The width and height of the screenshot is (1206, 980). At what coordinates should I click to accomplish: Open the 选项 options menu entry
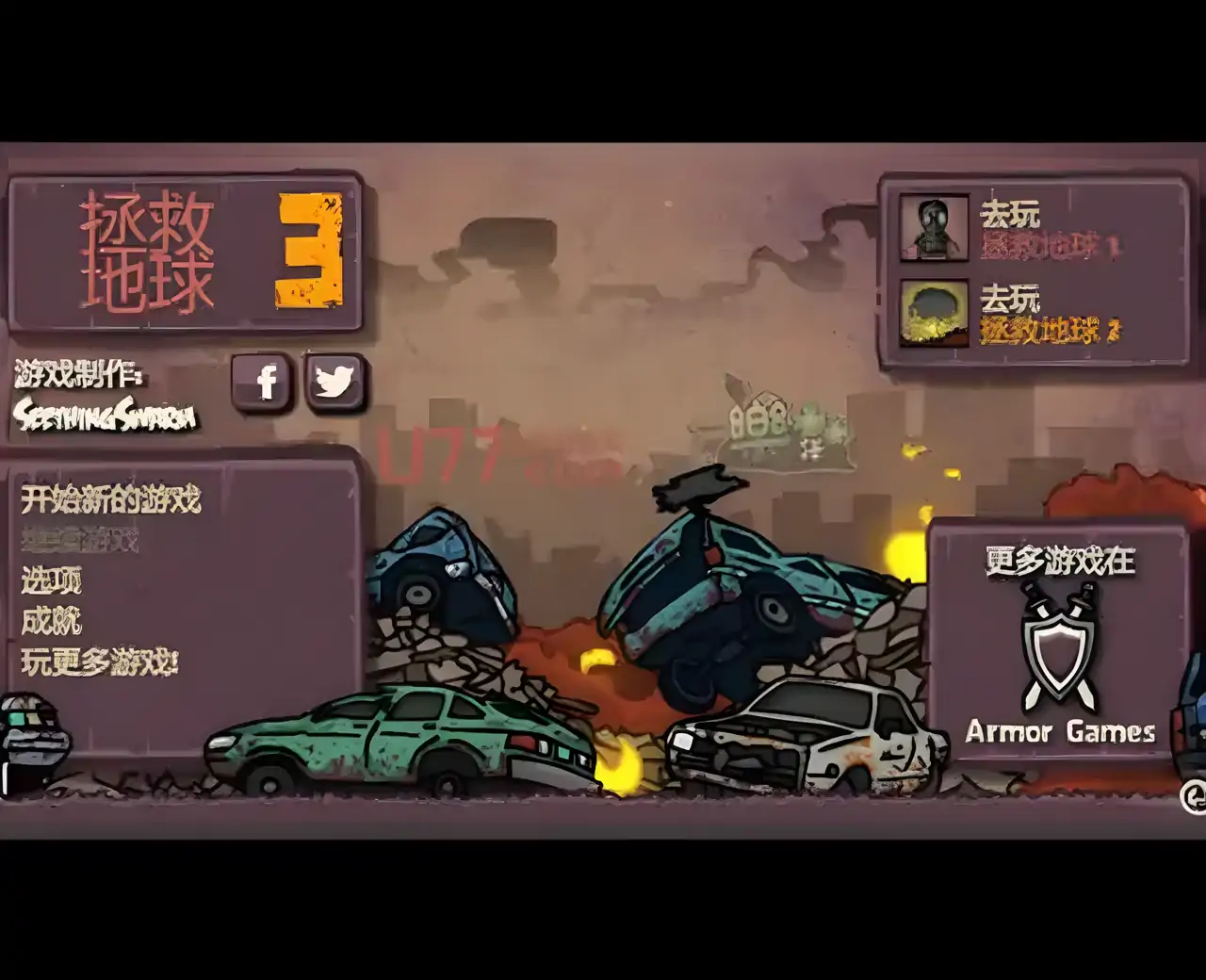click(52, 582)
